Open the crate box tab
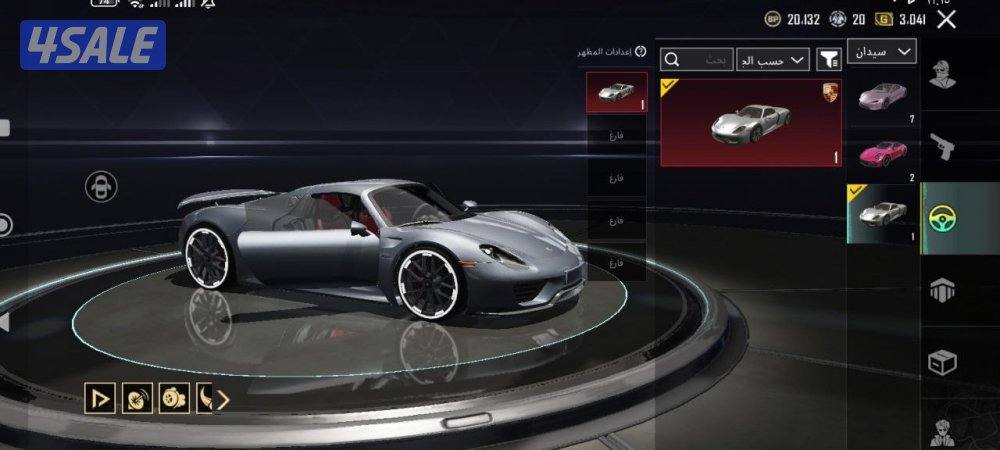The height and width of the screenshot is (450, 1000). click(x=942, y=361)
